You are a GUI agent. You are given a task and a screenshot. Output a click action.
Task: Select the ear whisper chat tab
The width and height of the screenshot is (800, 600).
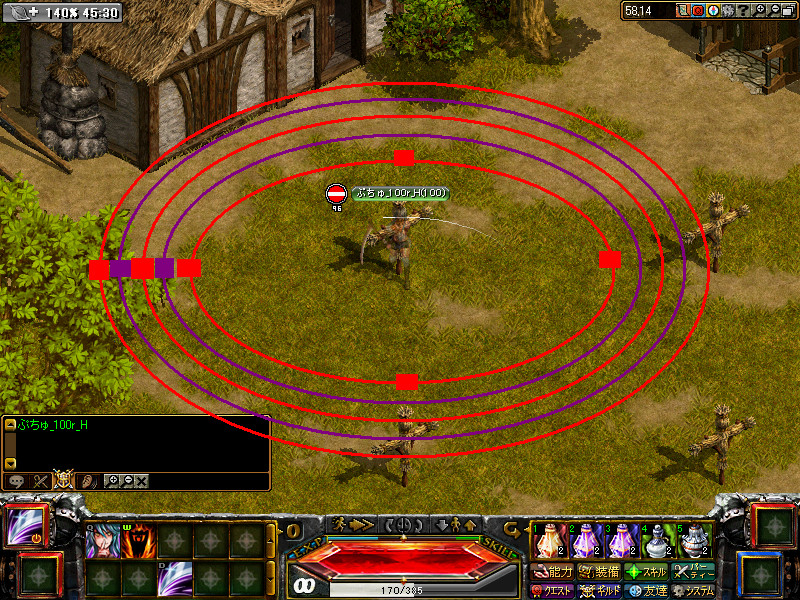[x=88, y=481]
